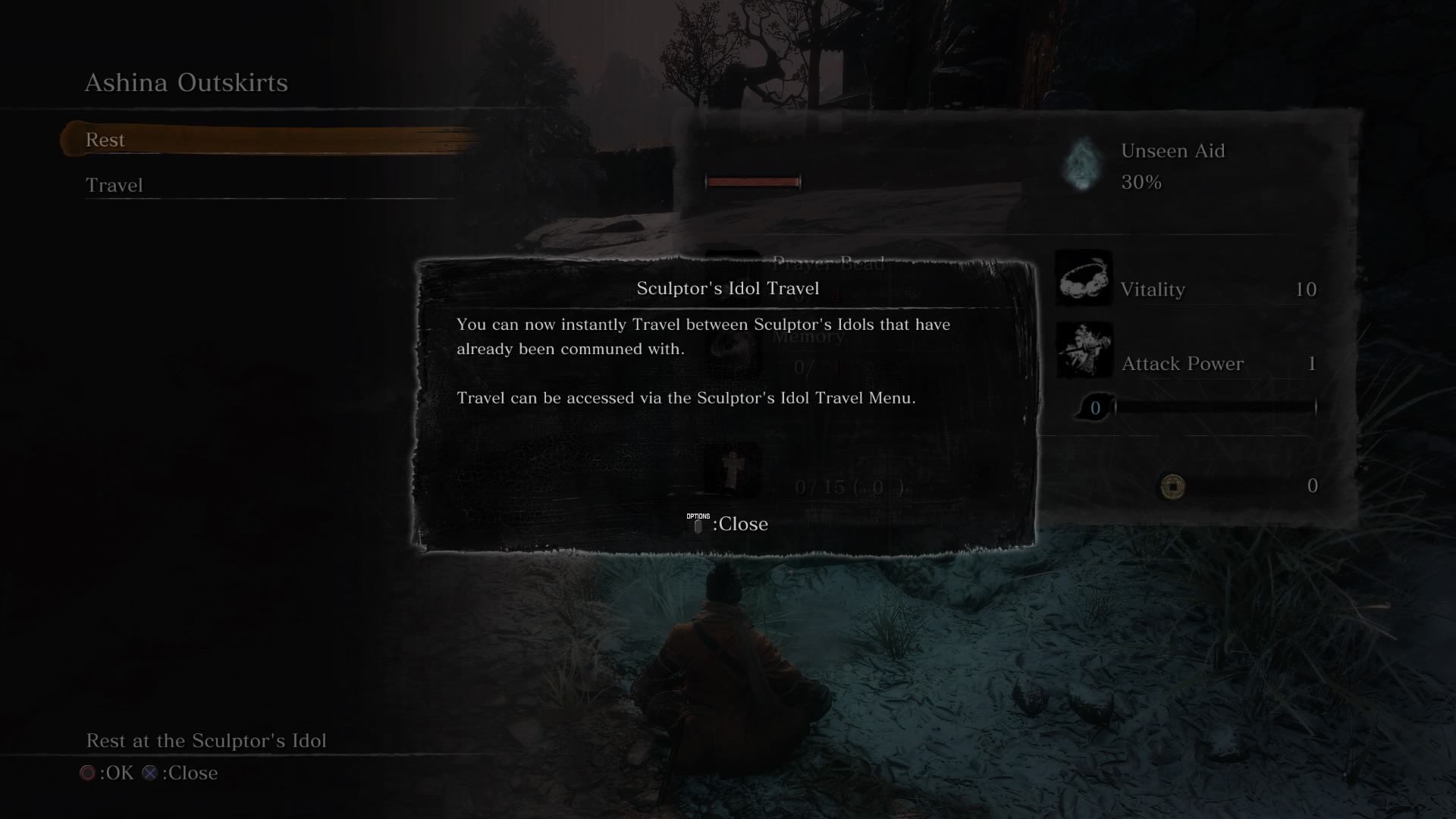Viewport: 1456px width, 819px height.
Task: Click the X Close icon at bottom left
Action: coord(149,773)
